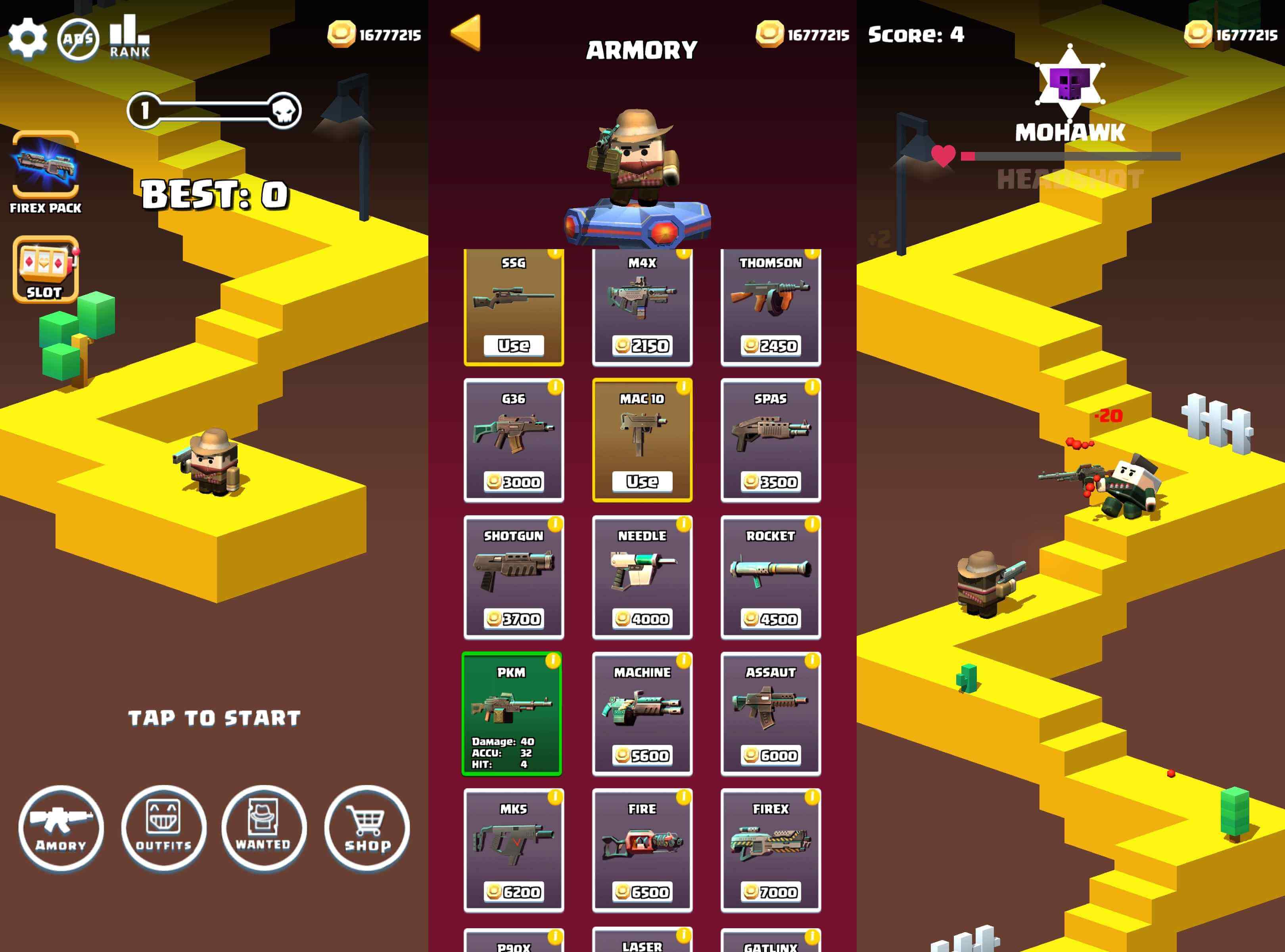Select the green PKM weapon card

[x=512, y=714]
